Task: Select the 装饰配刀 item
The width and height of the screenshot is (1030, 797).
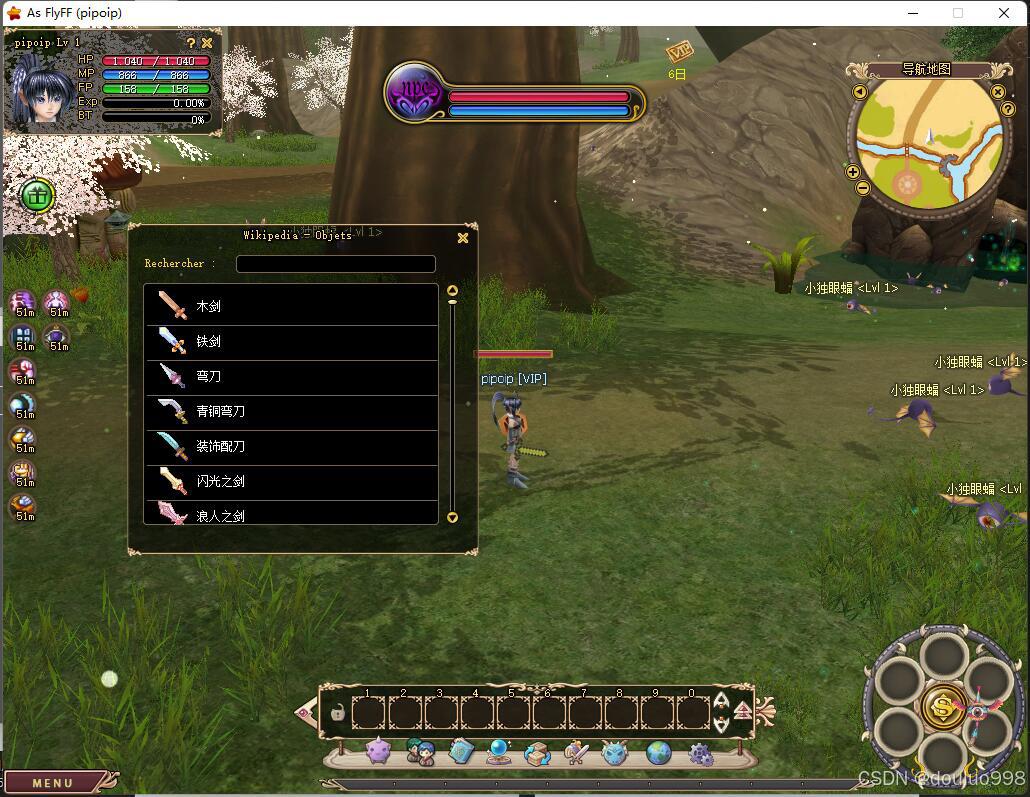Action: tap(292, 446)
